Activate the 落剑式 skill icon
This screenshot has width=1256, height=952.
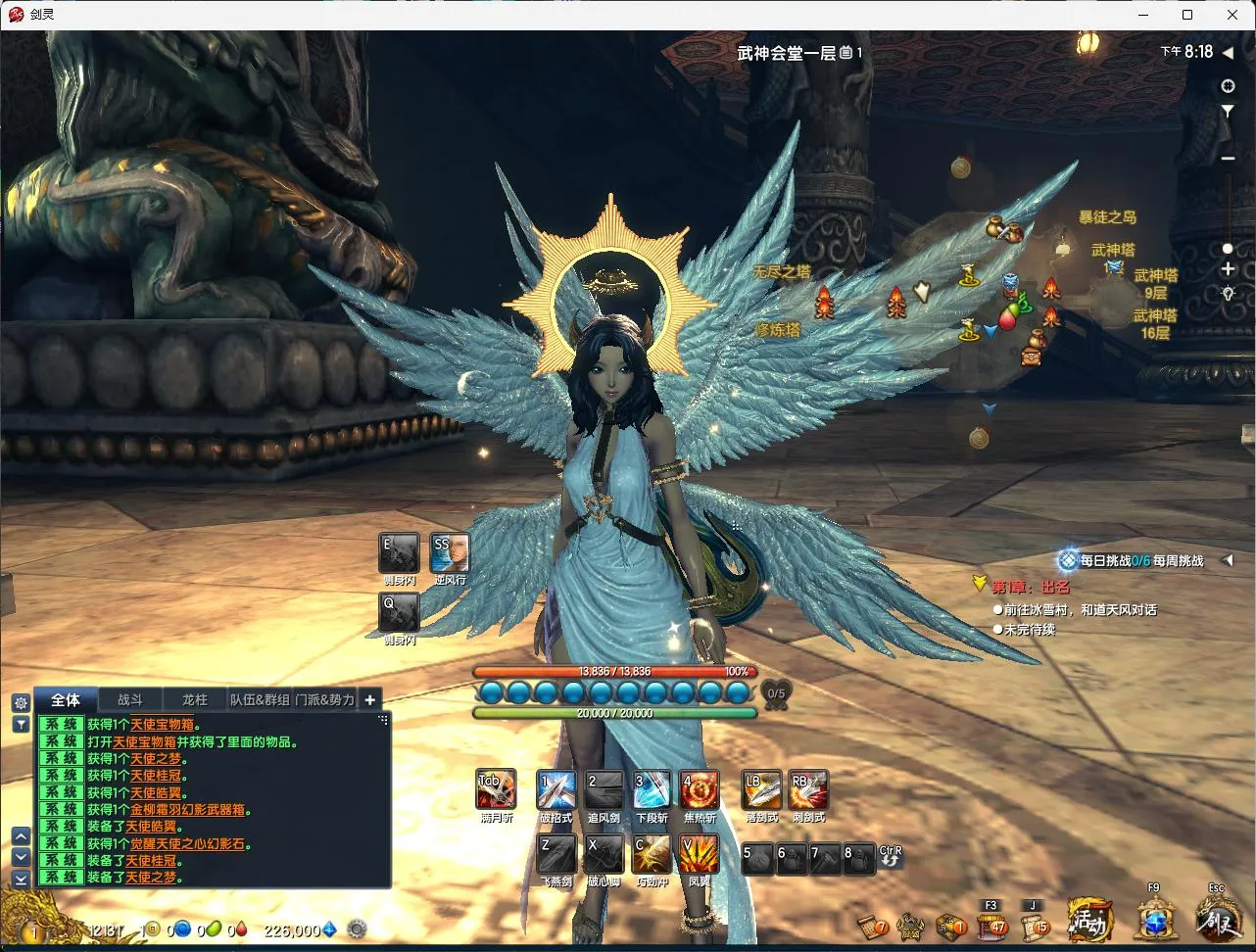point(761,789)
